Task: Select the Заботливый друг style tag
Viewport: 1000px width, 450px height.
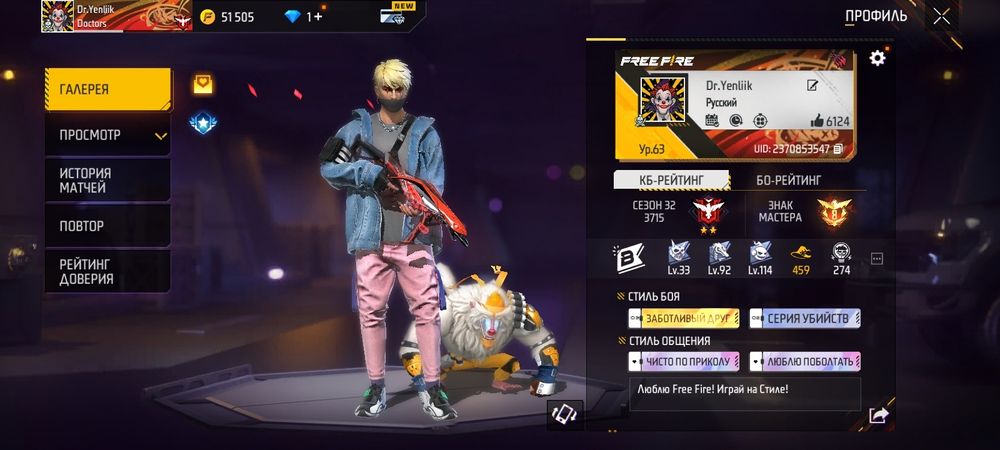Action: click(x=684, y=318)
